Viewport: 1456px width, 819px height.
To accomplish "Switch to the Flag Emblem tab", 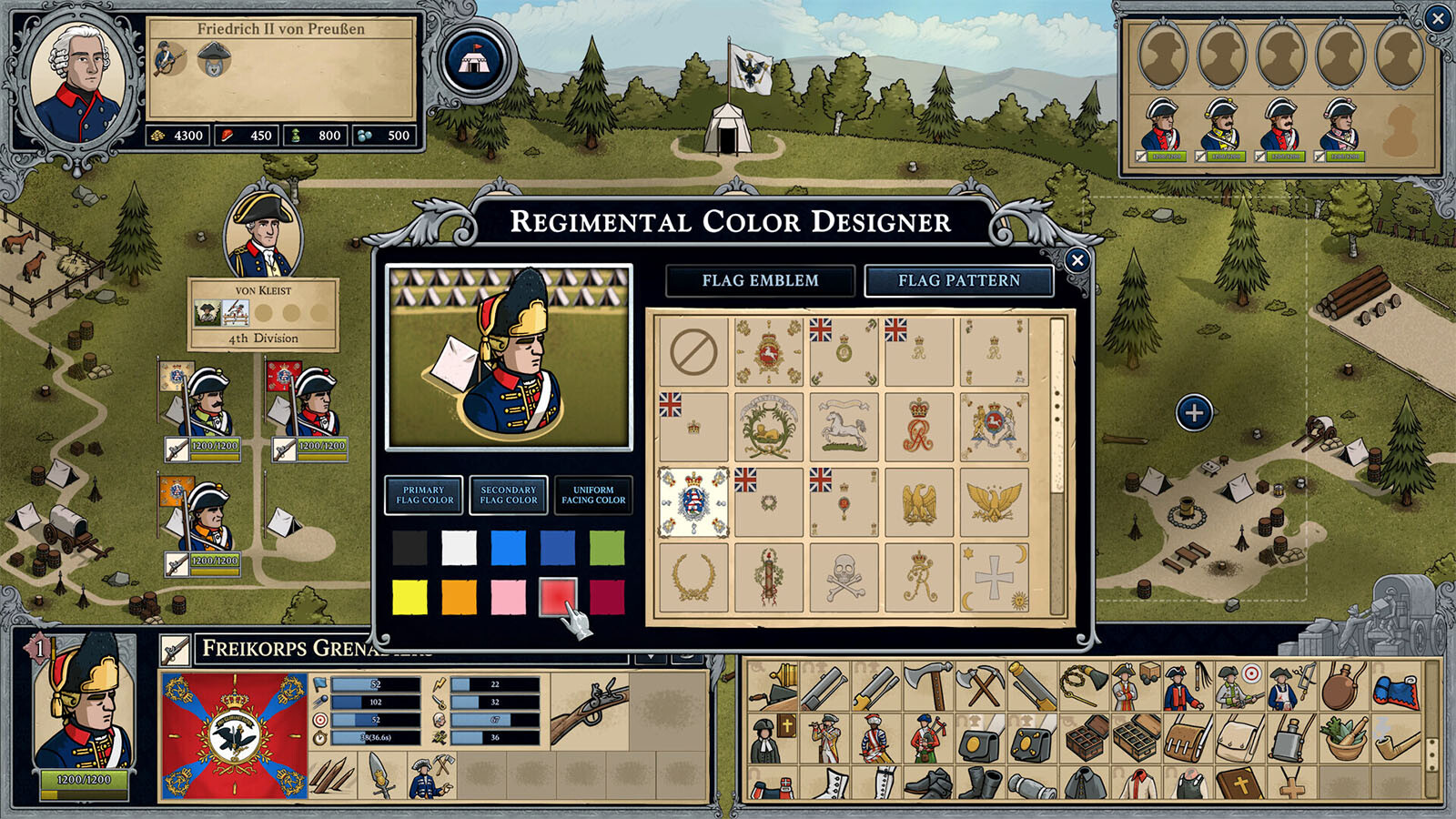I will click(760, 281).
